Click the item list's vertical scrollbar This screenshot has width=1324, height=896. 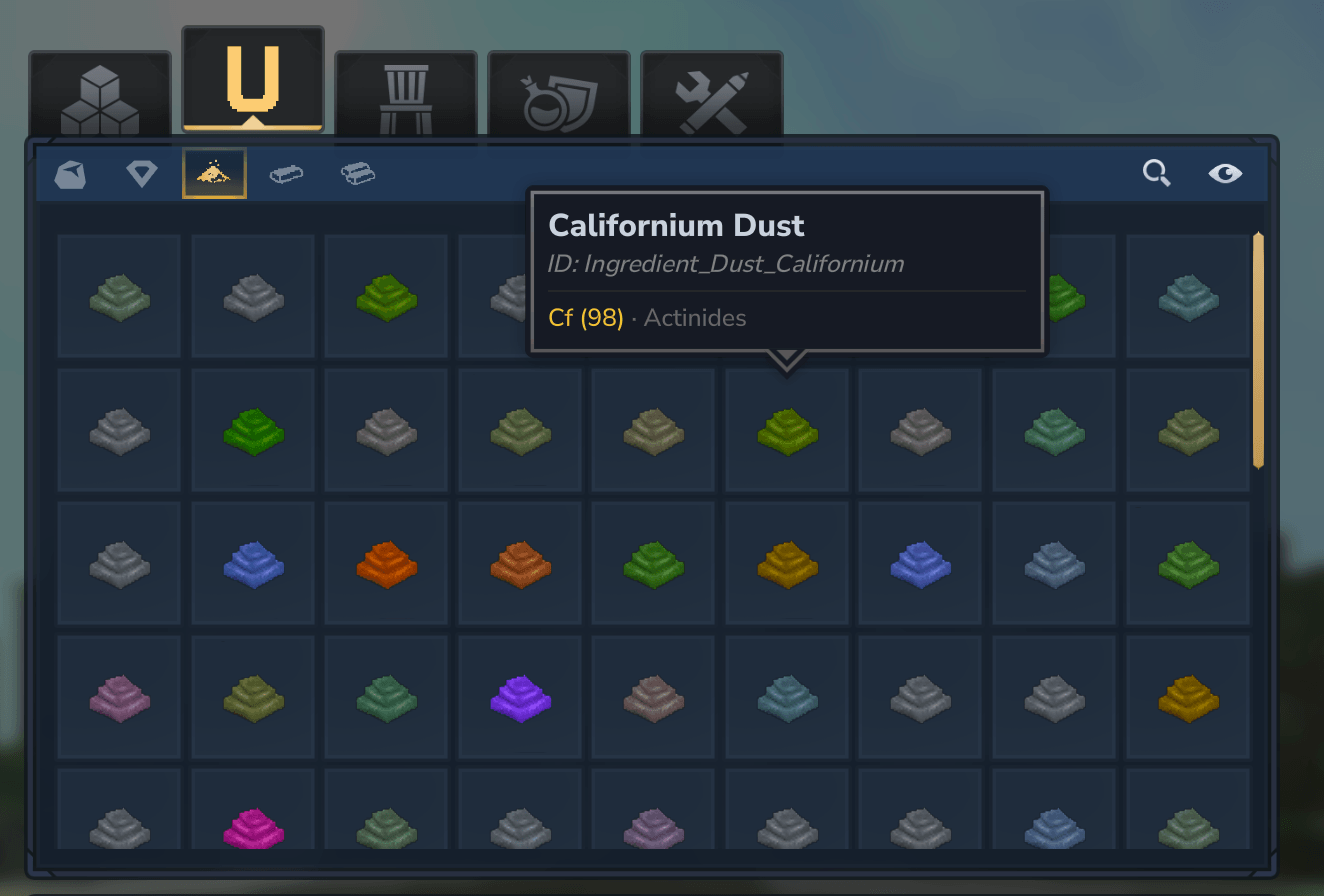coord(1258,350)
